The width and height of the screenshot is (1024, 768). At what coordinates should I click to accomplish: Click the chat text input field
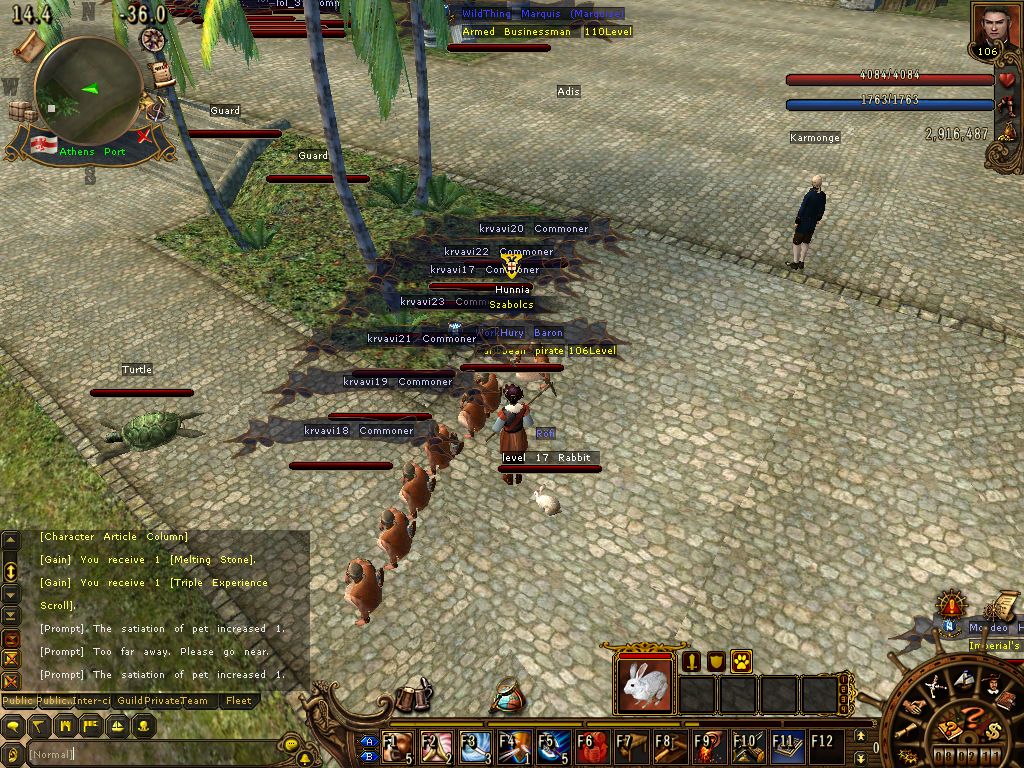[x=150, y=753]
